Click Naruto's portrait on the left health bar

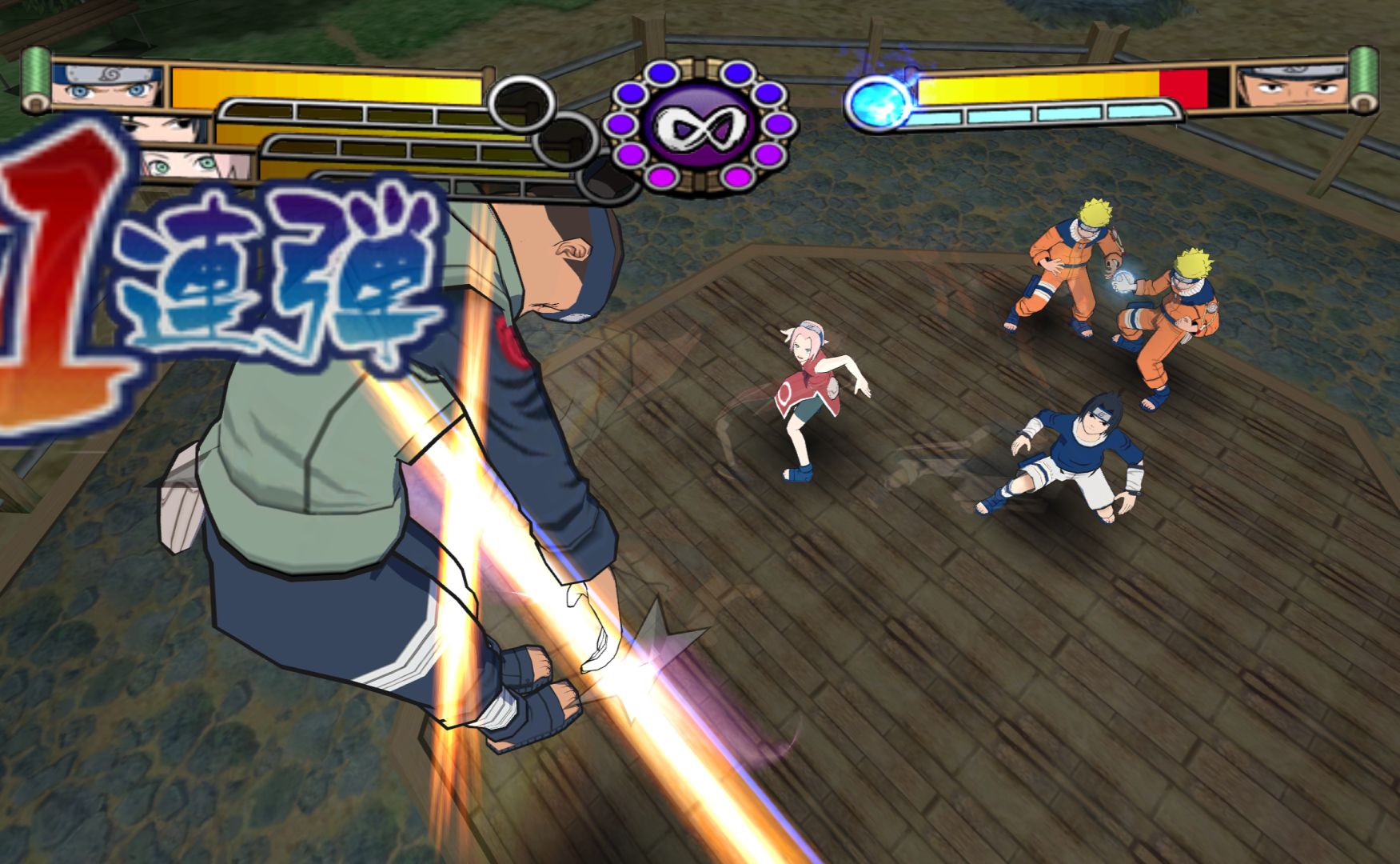108,85
